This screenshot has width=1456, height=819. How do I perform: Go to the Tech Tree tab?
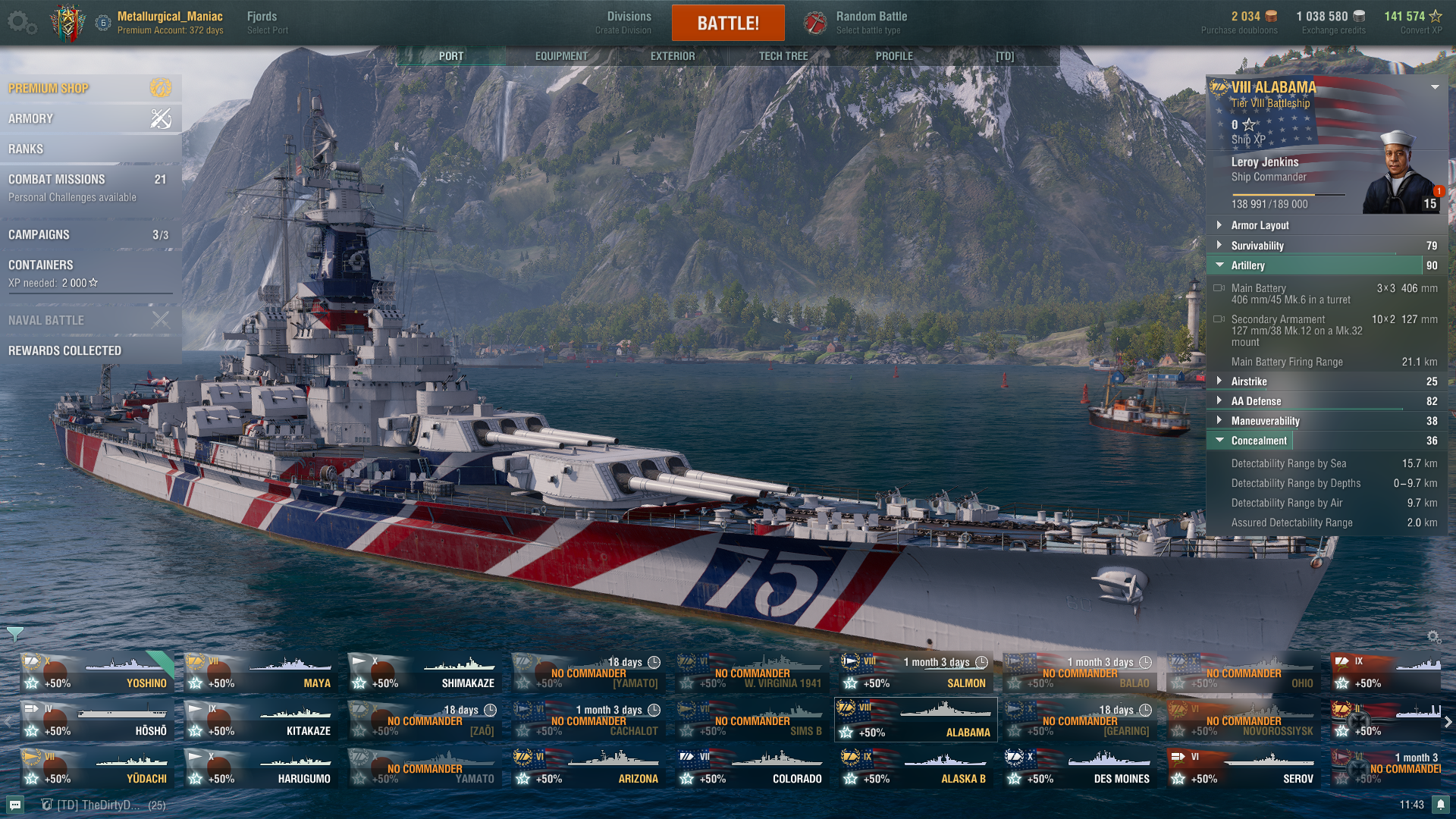pyautogui.click(x=783, y=56)
